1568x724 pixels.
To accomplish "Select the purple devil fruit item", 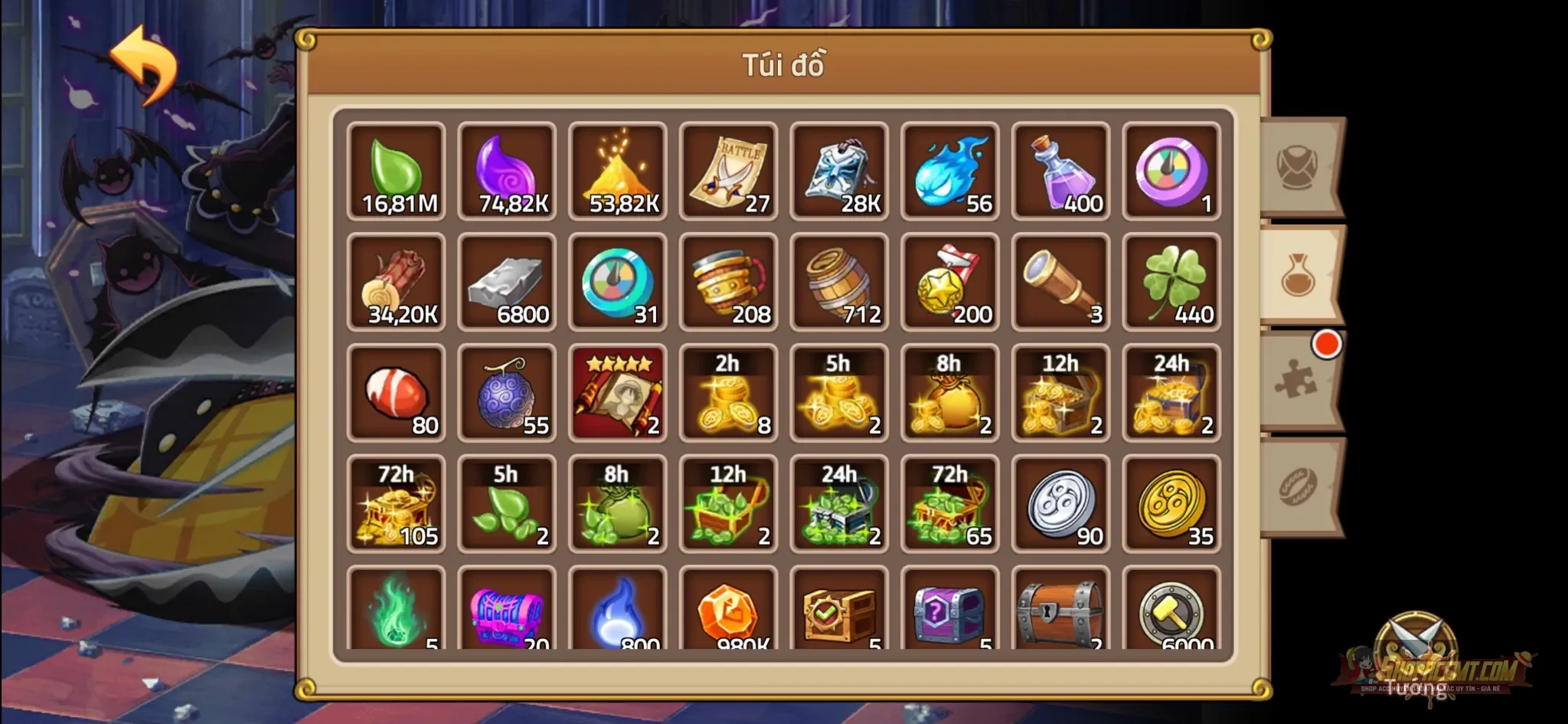I will pyautogui.click(x=507, y=391).
